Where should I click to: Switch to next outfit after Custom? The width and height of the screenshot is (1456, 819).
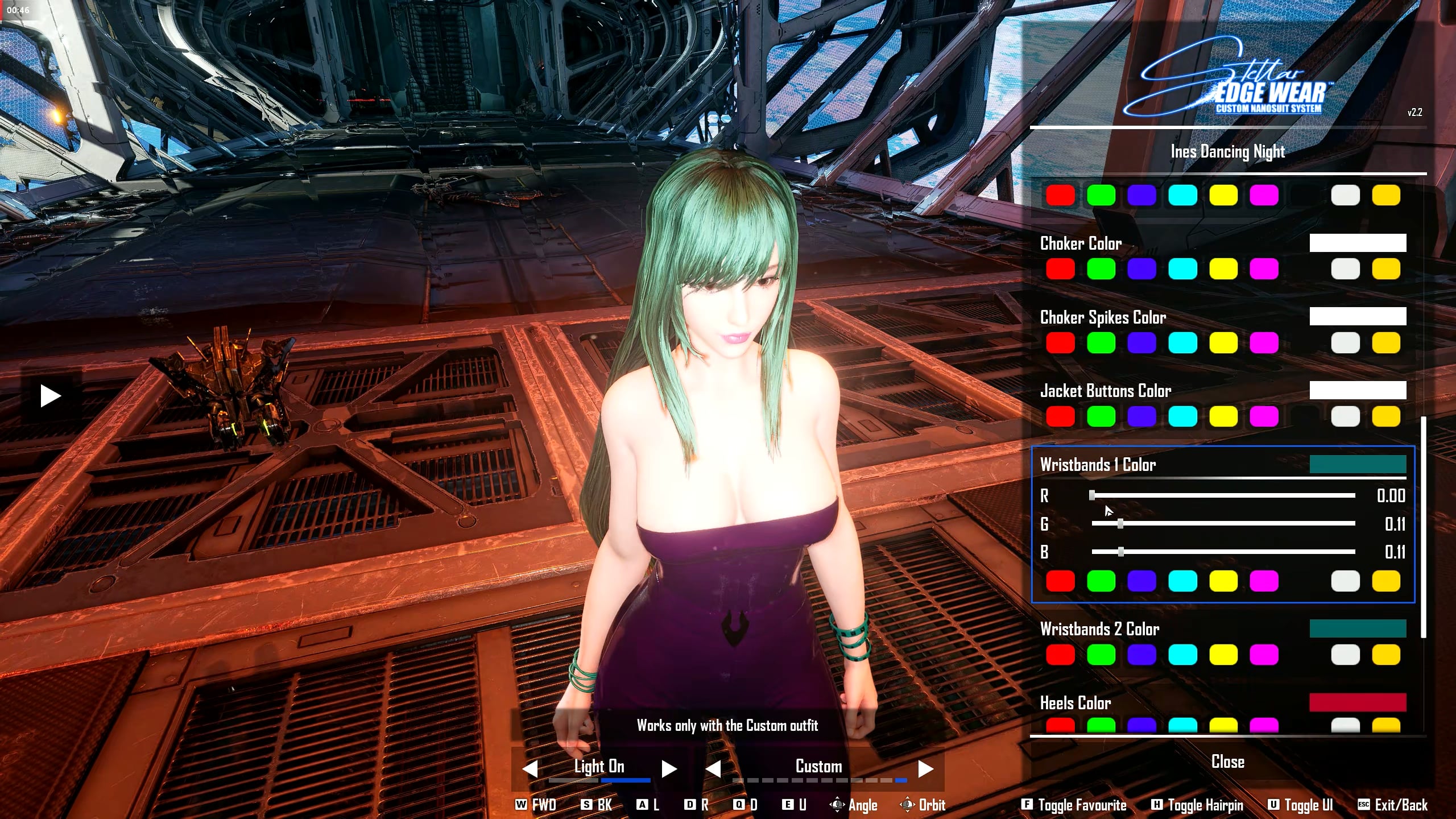[x=925, y=769]
